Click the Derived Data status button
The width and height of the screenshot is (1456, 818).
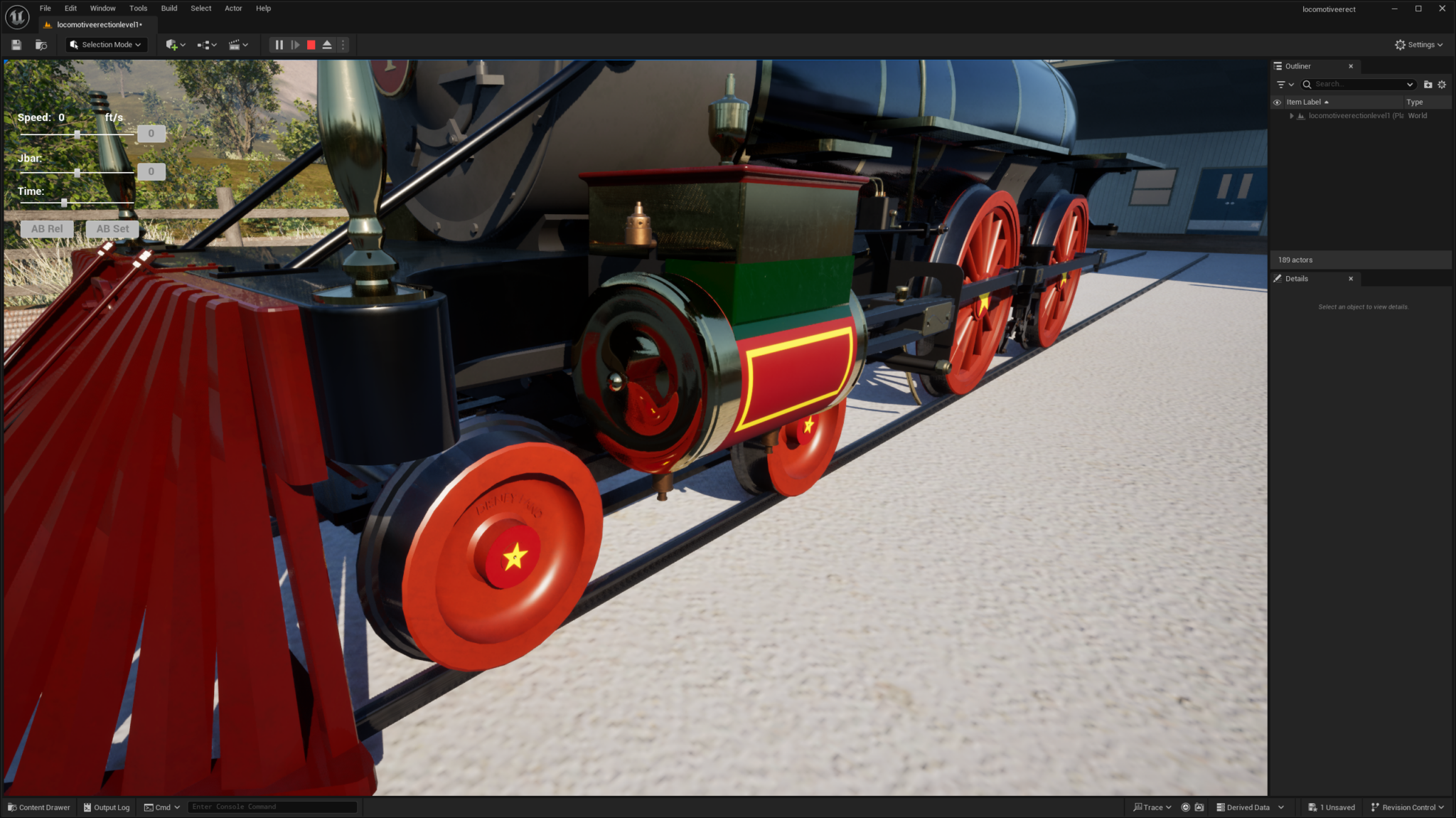point(1249,807)
